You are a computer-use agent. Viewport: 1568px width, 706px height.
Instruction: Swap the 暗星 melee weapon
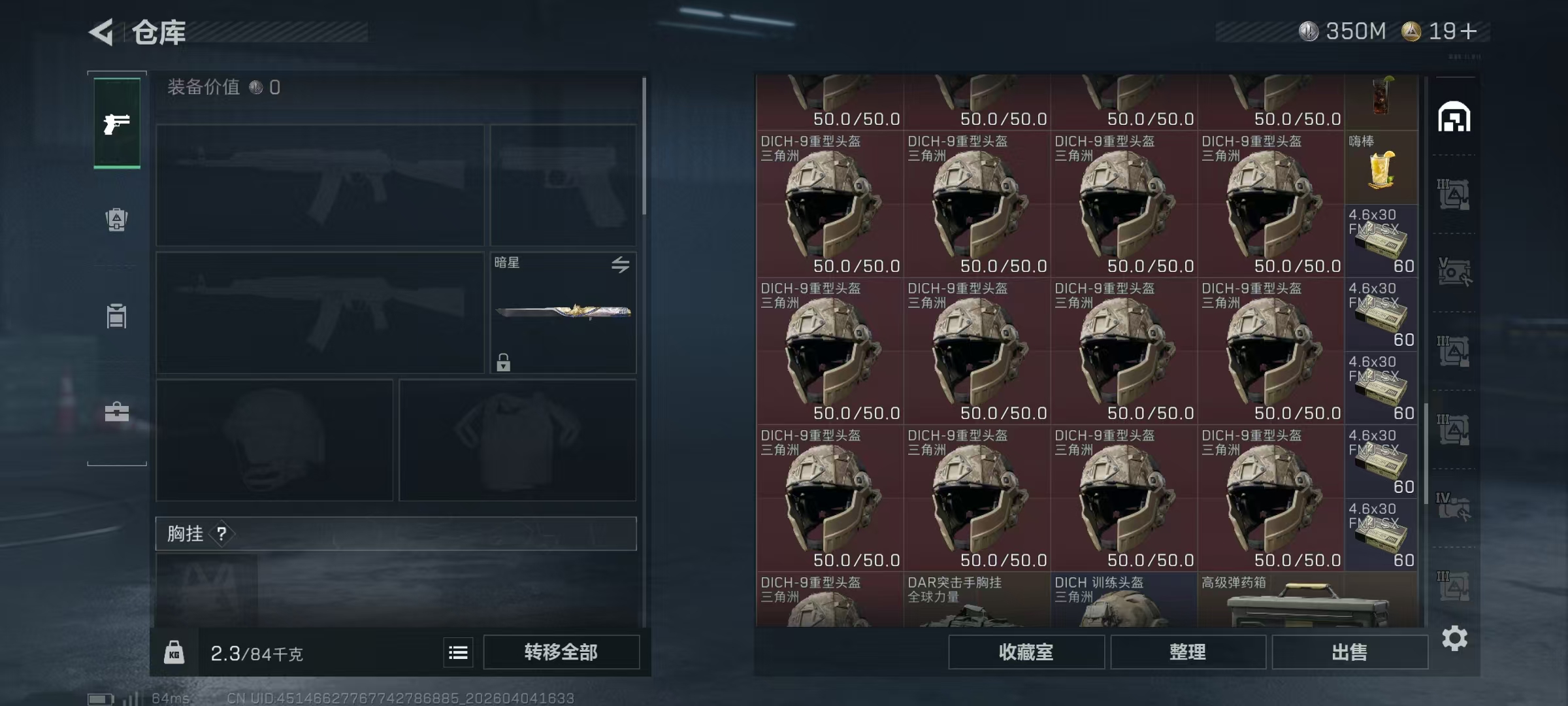click(620, 264)
